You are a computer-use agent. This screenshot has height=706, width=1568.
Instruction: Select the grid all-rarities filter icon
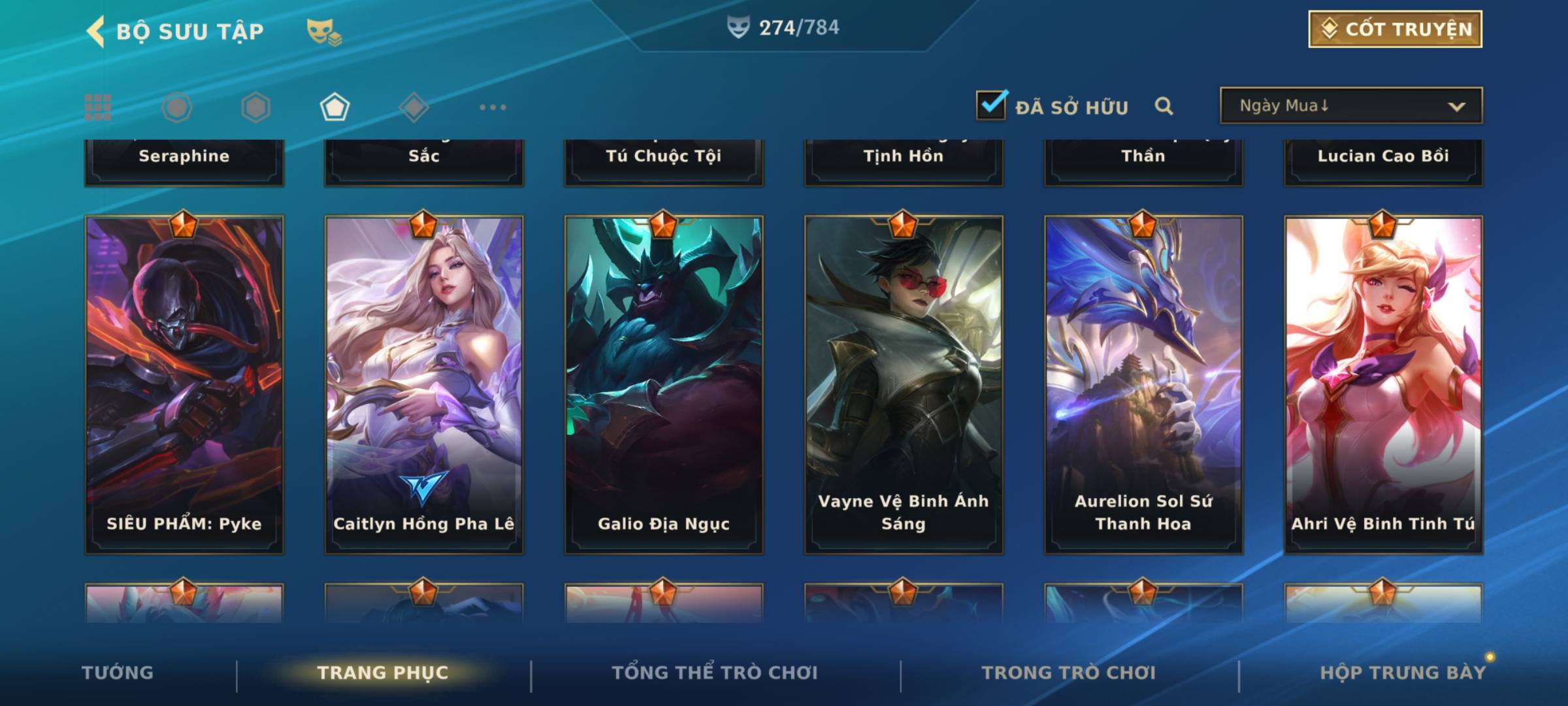(x=98, y=107)
